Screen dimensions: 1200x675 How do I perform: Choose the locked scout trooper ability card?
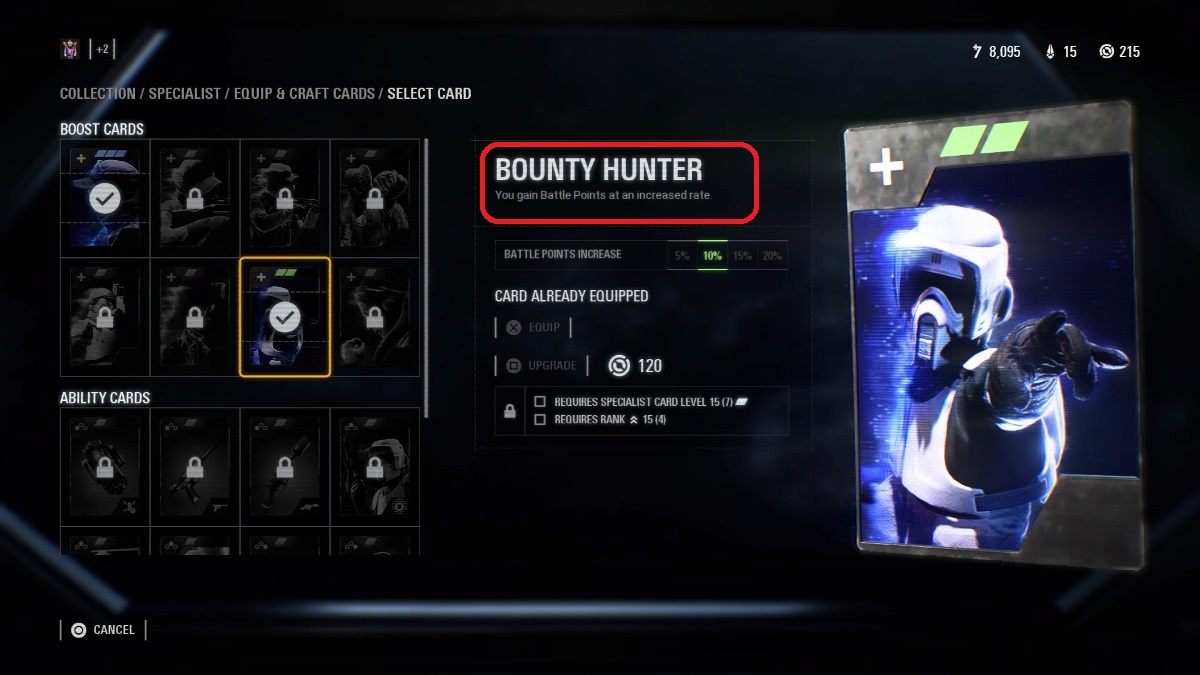point(375,466)
